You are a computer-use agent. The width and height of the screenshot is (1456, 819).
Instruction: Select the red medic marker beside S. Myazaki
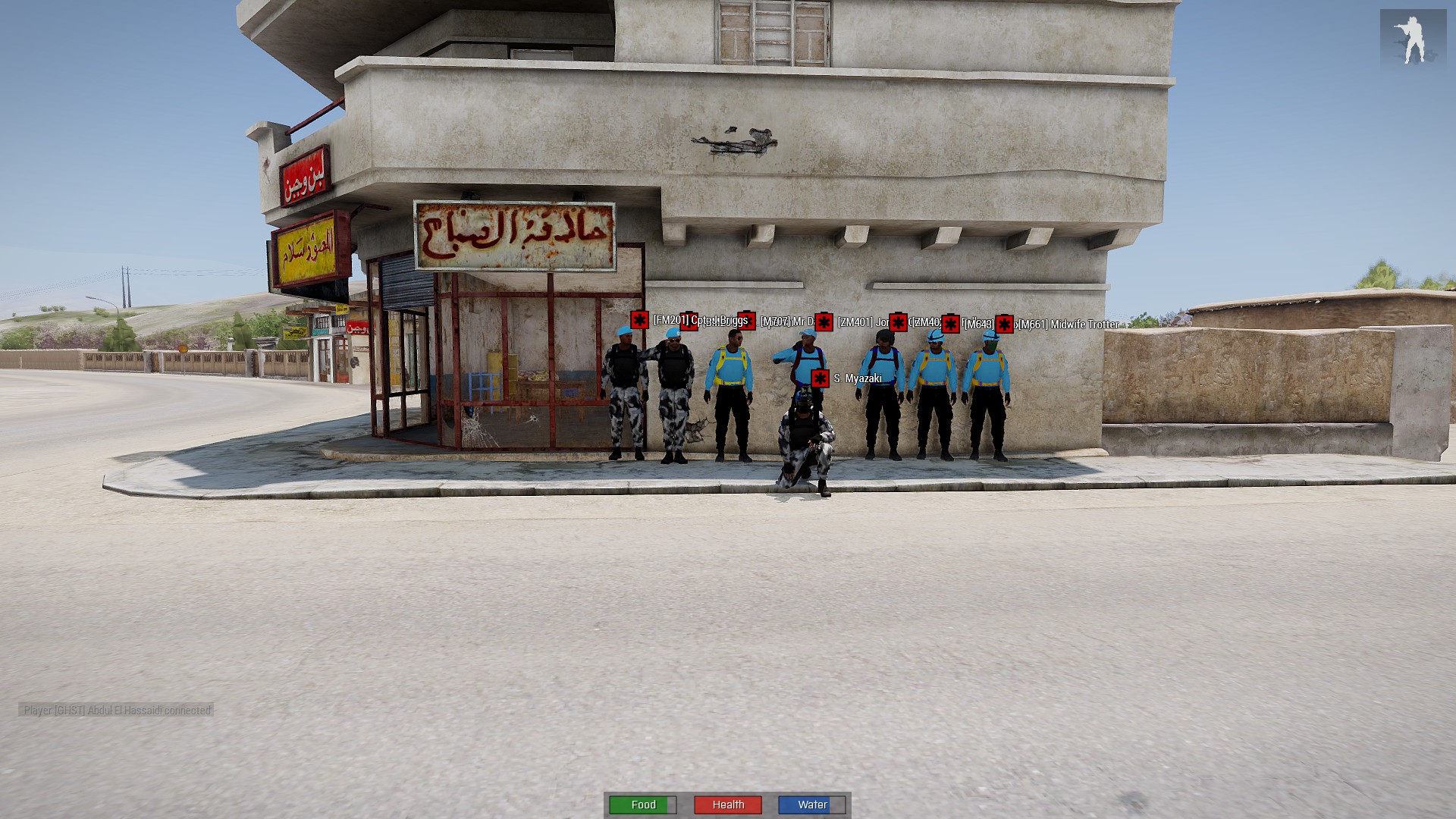point(820,378)
